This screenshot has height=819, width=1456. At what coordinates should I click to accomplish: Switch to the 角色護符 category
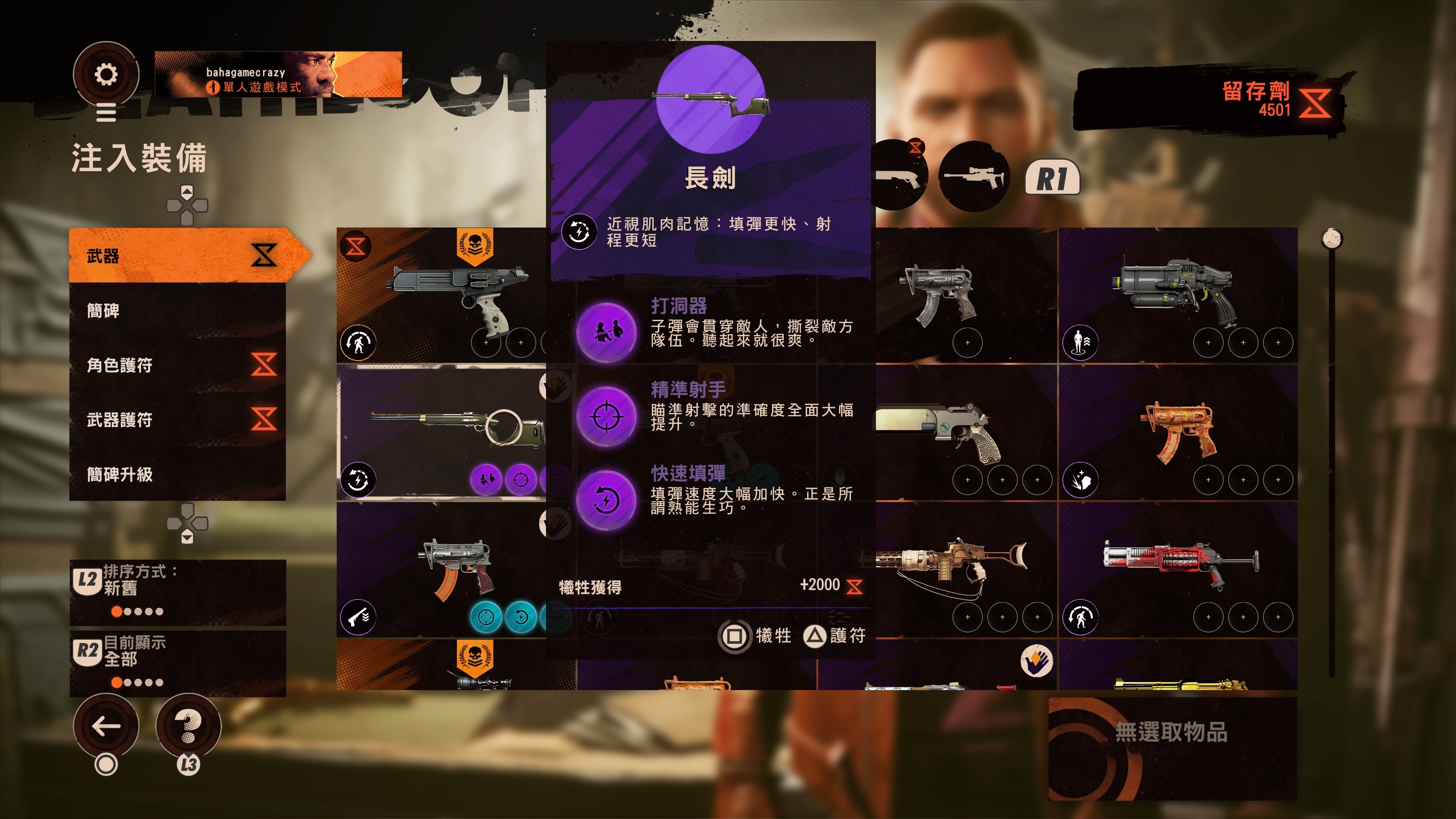[169, 366]
